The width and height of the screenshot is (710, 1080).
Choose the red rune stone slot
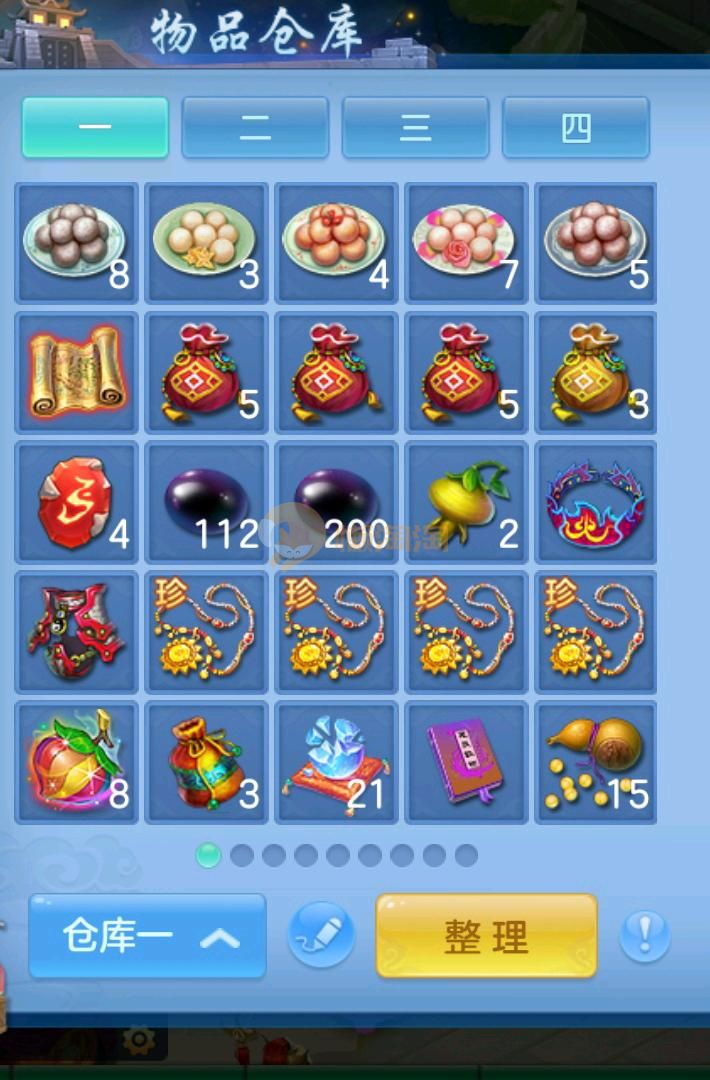[x=77, y=502]
